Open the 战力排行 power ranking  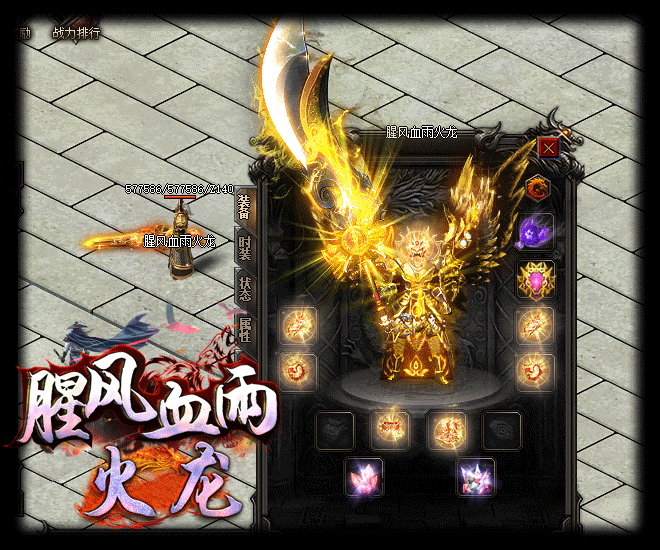76,32
